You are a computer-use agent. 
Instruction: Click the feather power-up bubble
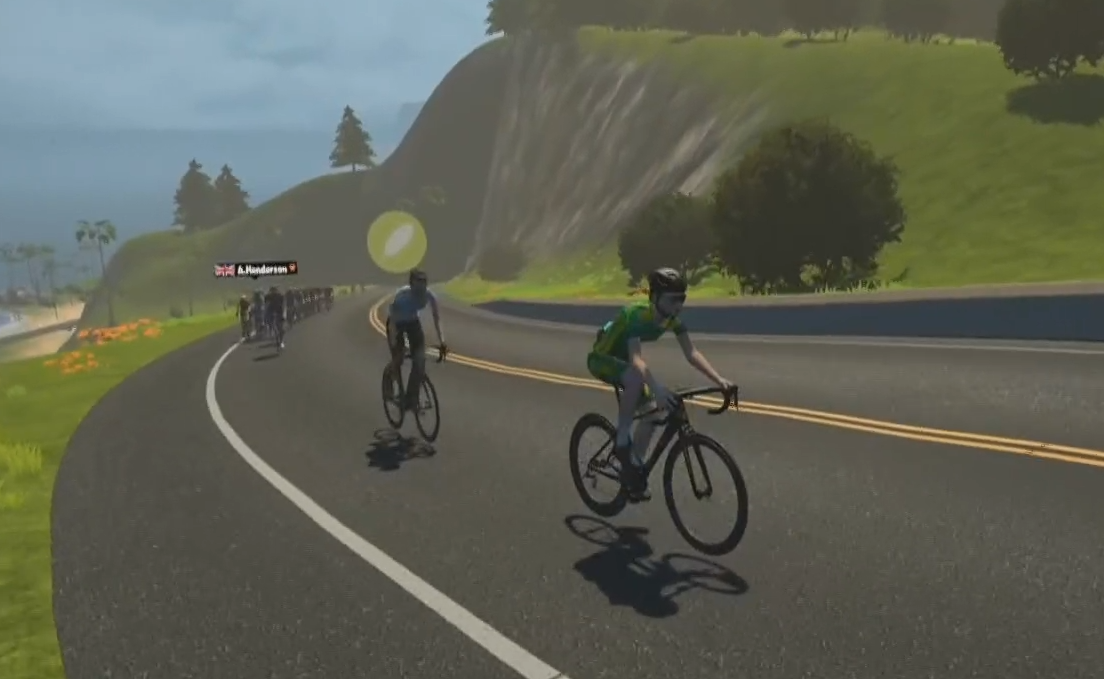coord(397,241)
